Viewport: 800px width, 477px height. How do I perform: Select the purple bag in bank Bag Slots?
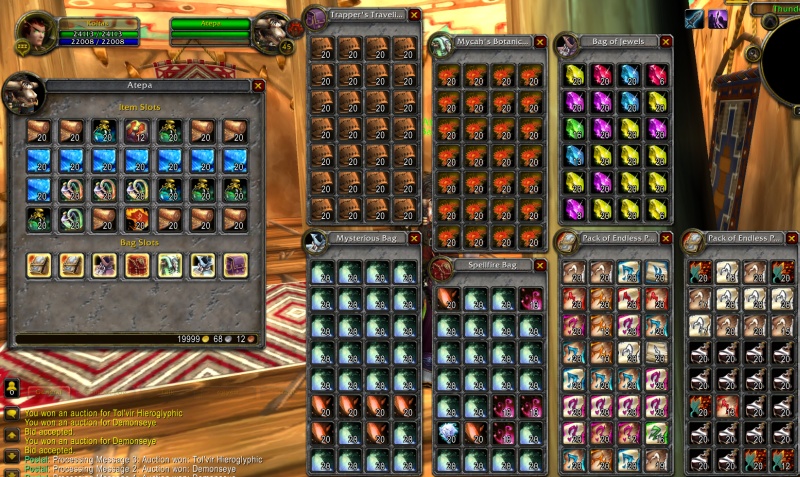point(237,265)
